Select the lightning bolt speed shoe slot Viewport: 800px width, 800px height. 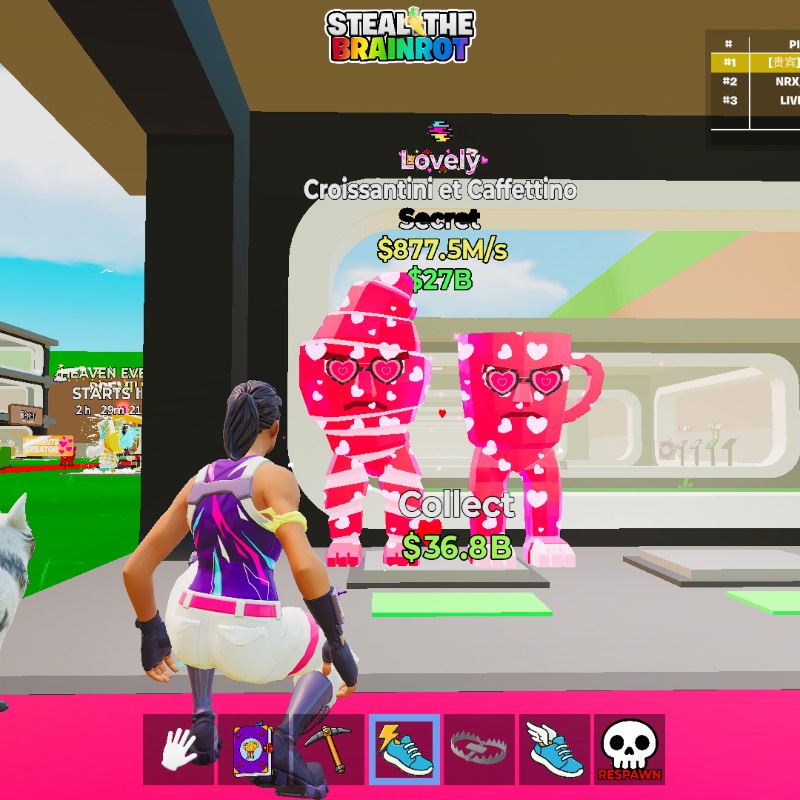[x=404, y=749]
